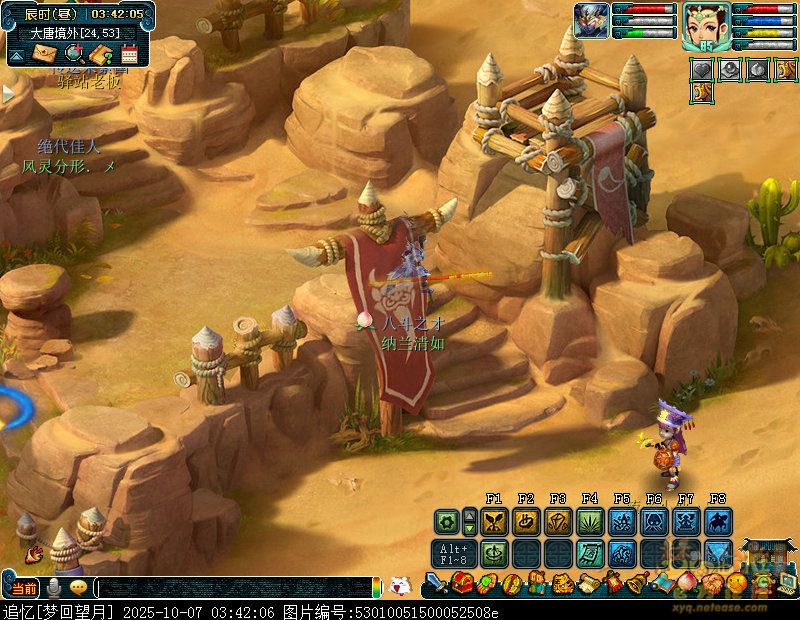800x620 pixels.
Task: Open the world map globe icon
Action: (x=73, y=54)
